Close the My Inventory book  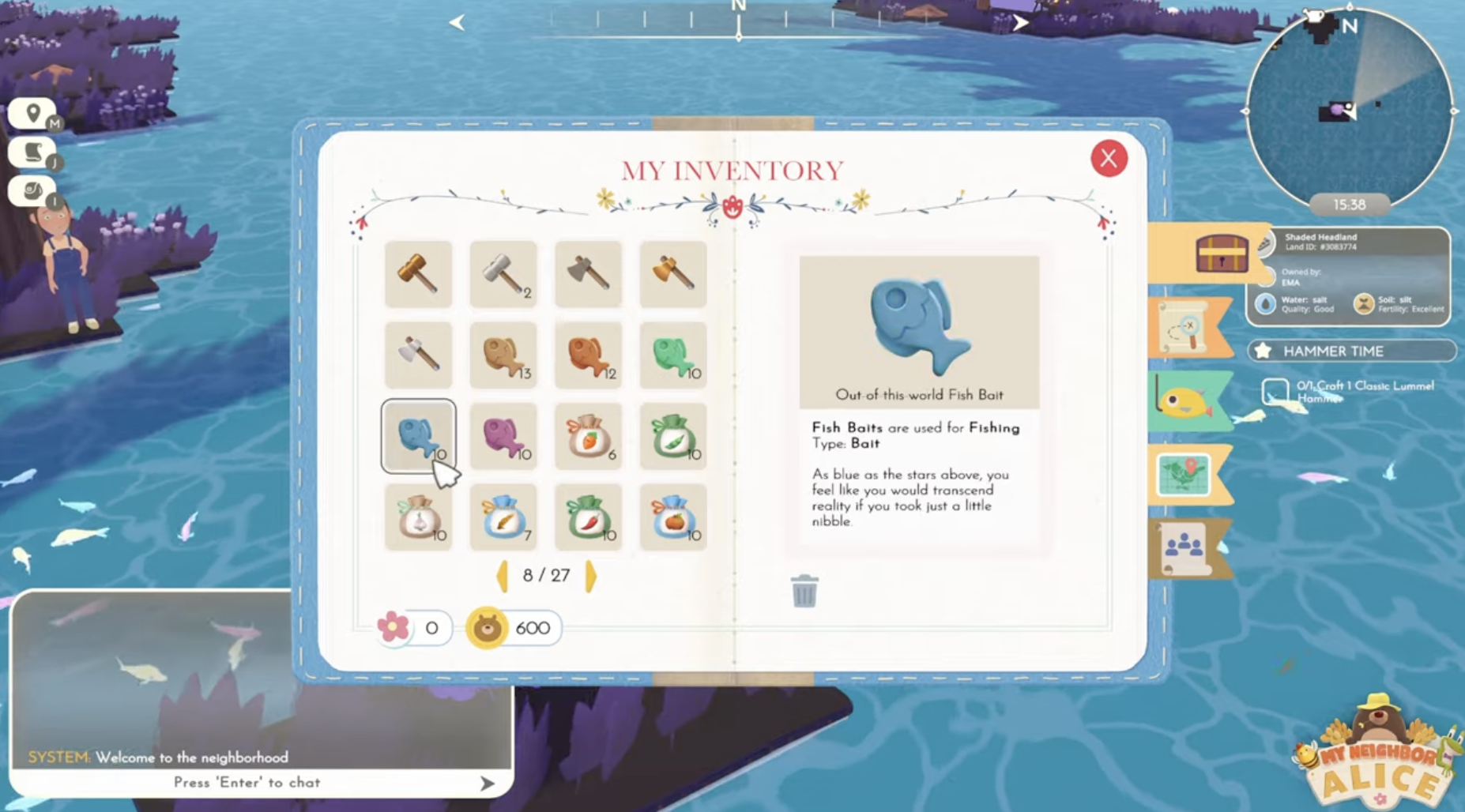pos(1109,159)
